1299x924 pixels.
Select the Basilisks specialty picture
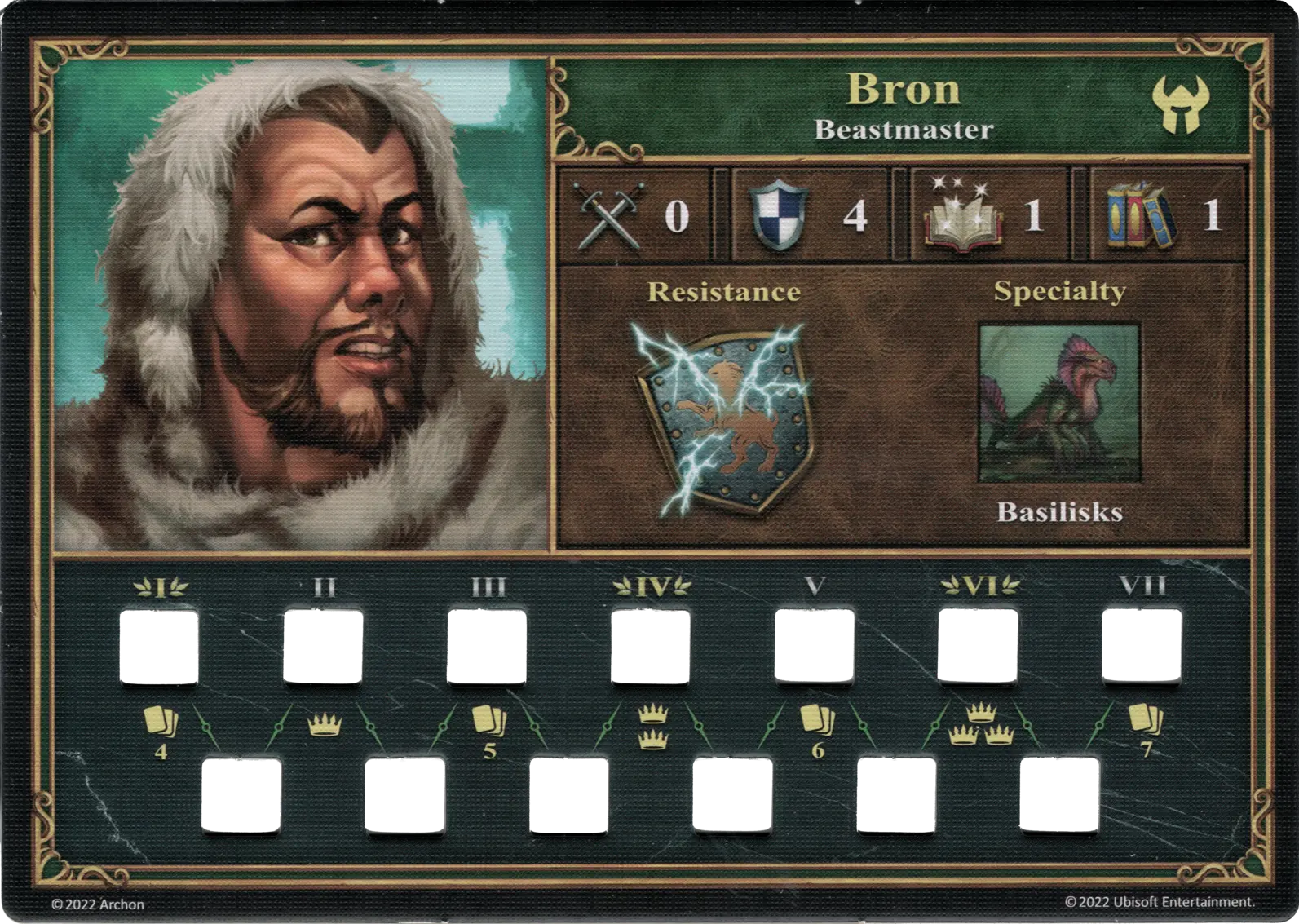1059,404
